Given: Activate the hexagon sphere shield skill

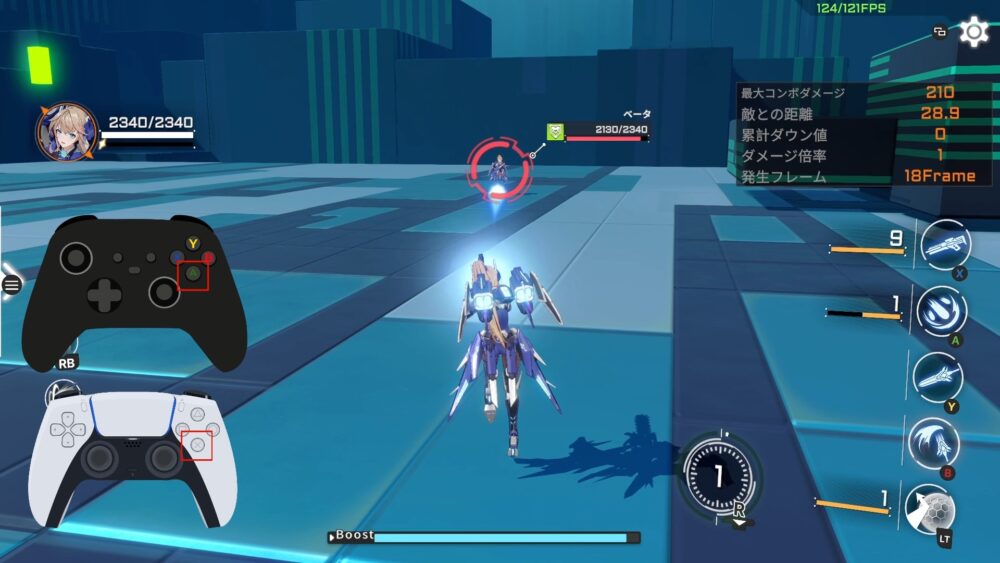Looking at the screenshot, I should tap(929, 509).
